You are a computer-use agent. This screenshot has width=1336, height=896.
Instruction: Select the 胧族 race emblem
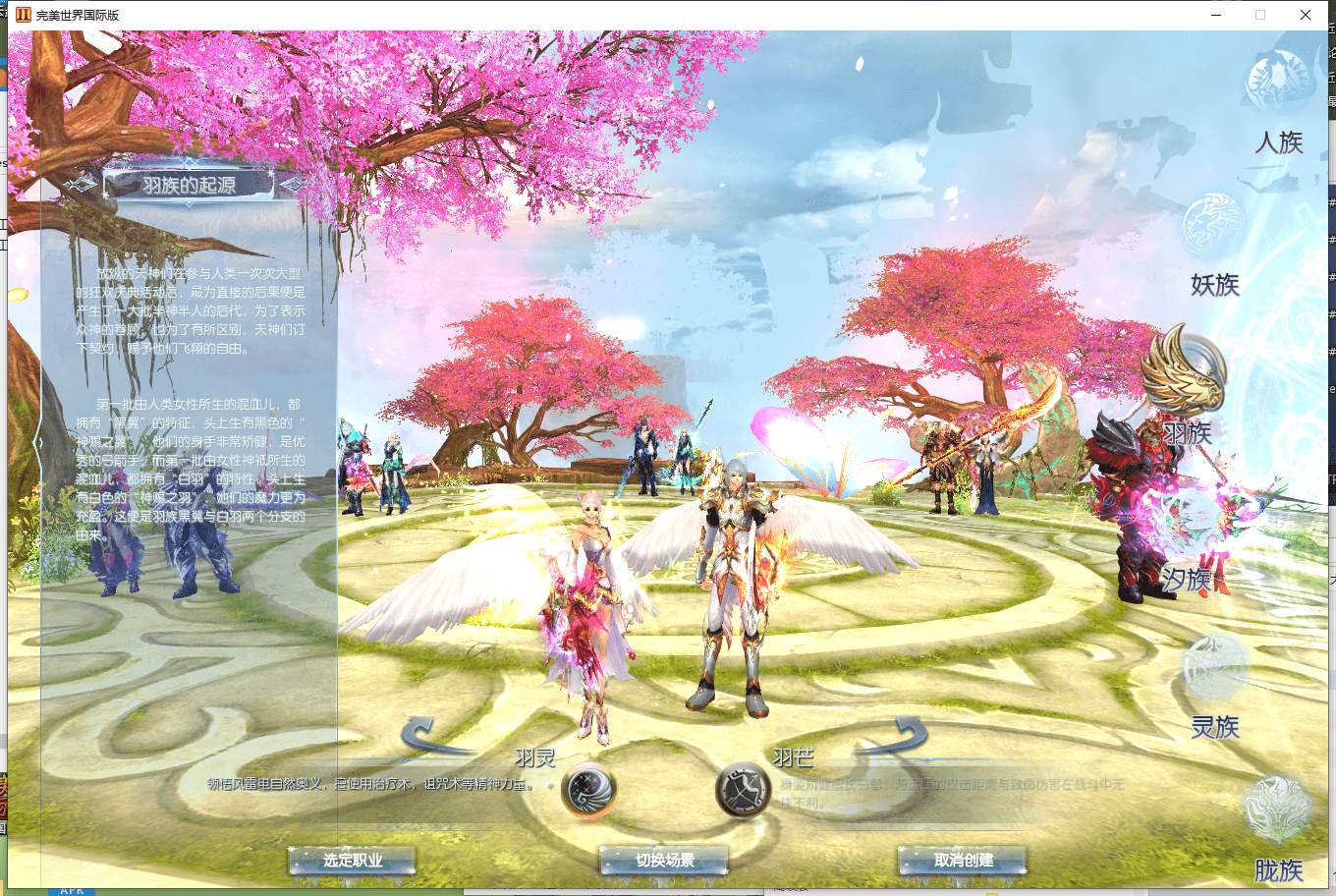point(1276,809)
